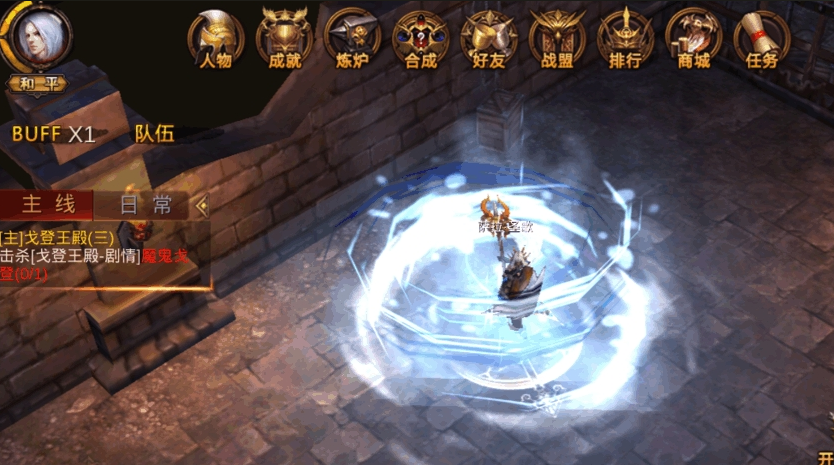This screenshot has width=834, height=465.
Task: Collapse the quest panel with the arrow
Action: coord(203,205)
